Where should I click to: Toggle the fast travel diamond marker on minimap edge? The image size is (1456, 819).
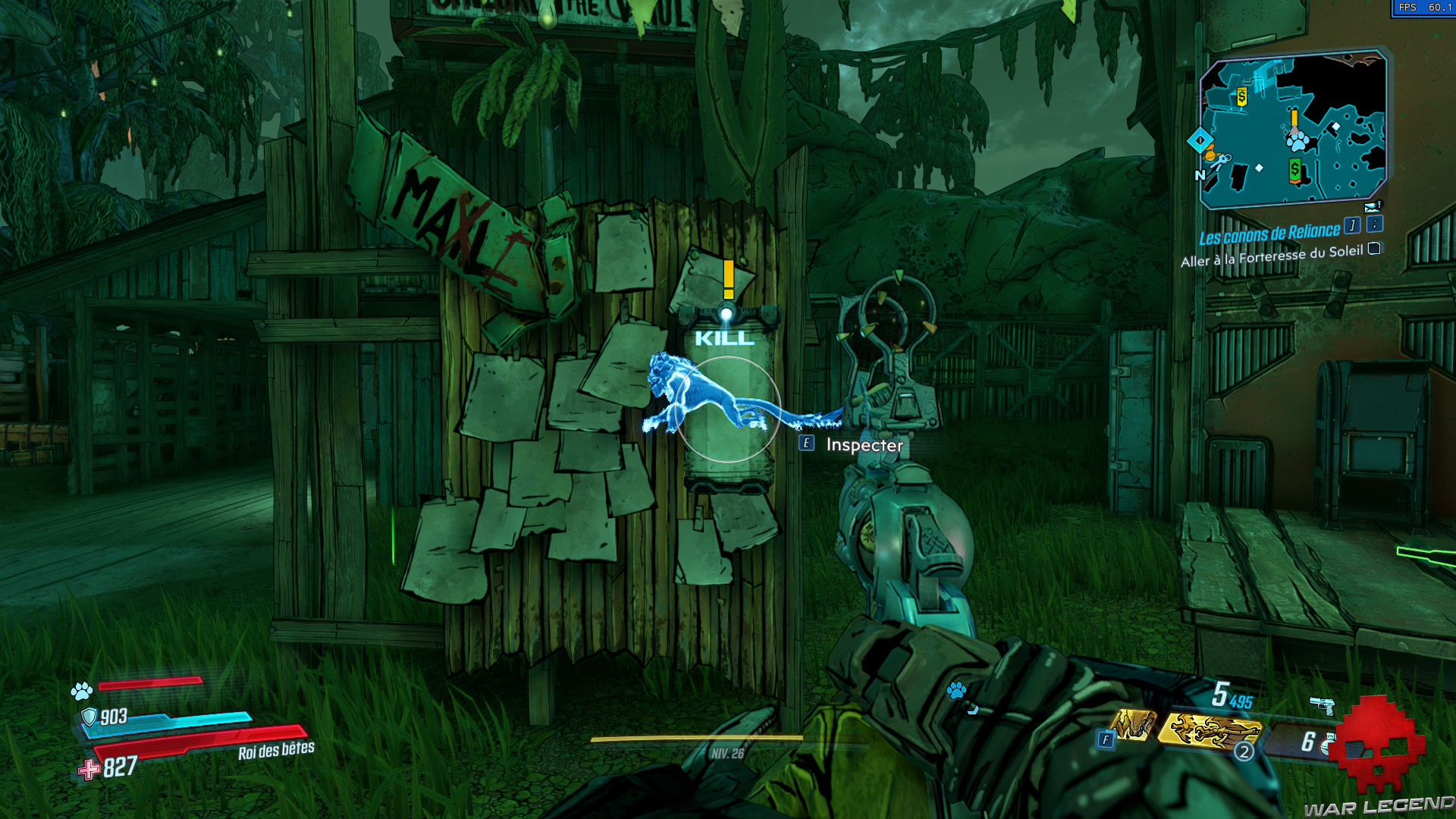click(1200, 140)
